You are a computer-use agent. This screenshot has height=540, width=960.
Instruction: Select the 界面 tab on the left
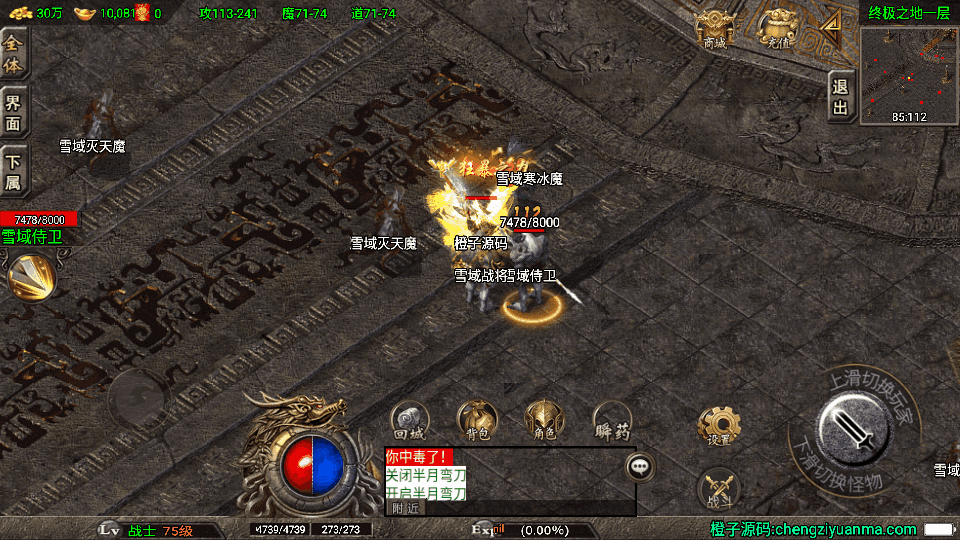13,111
